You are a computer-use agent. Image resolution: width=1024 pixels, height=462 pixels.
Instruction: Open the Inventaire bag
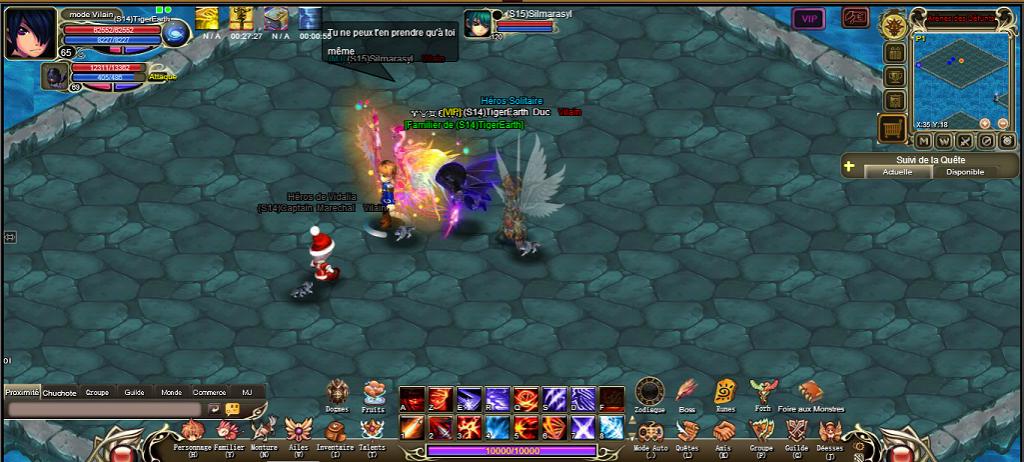click(335, 431)
